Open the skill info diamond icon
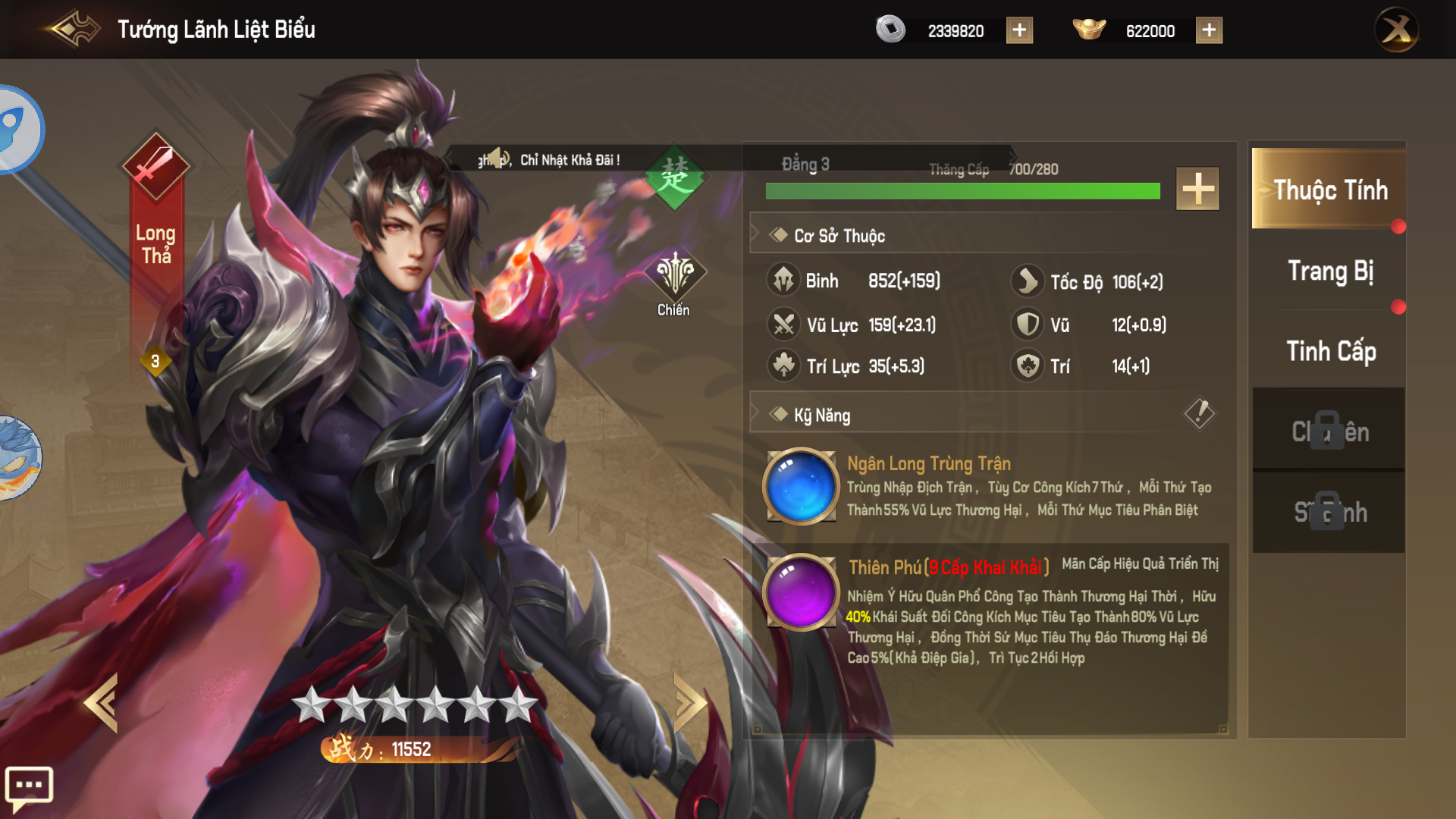 click(x=1199, y=413)
